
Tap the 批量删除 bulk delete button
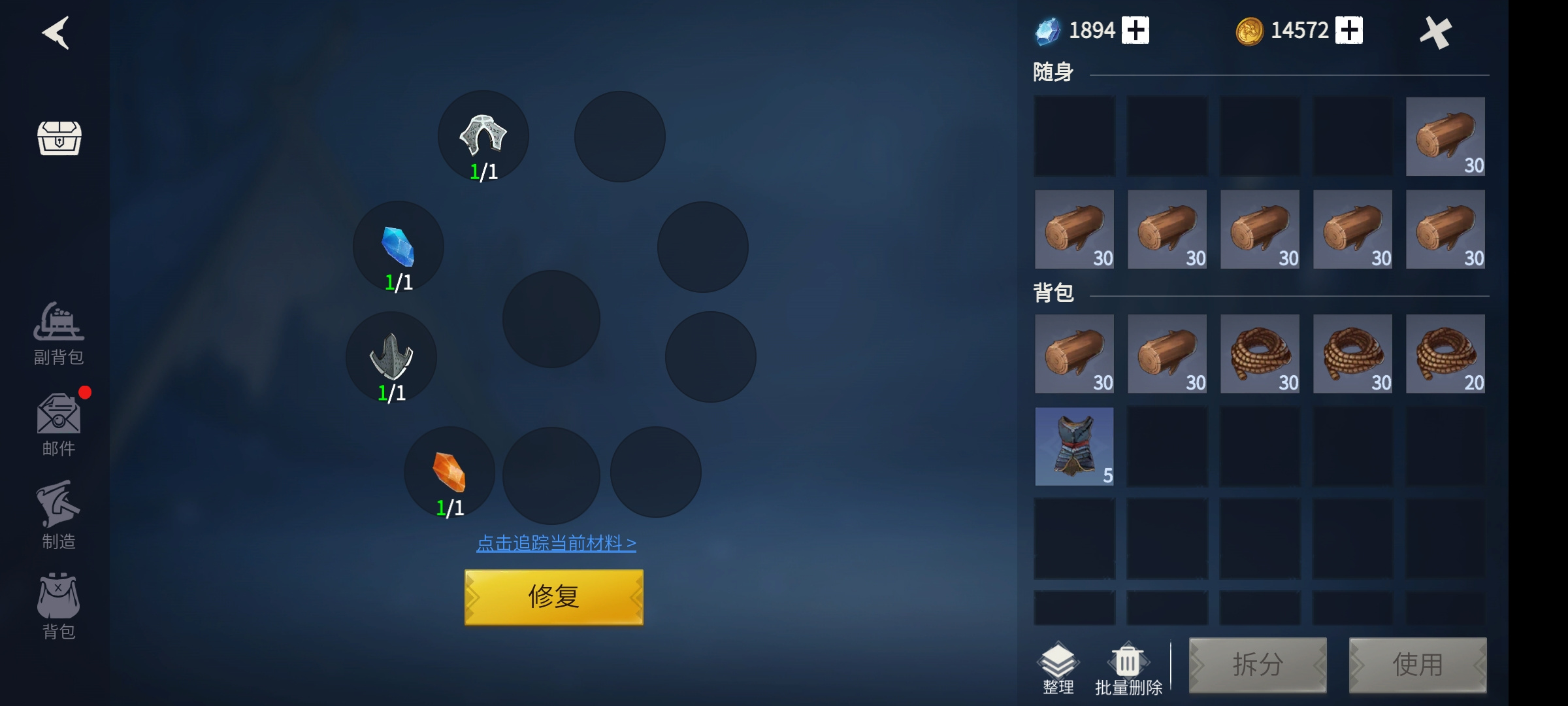tap(1128, 668)
